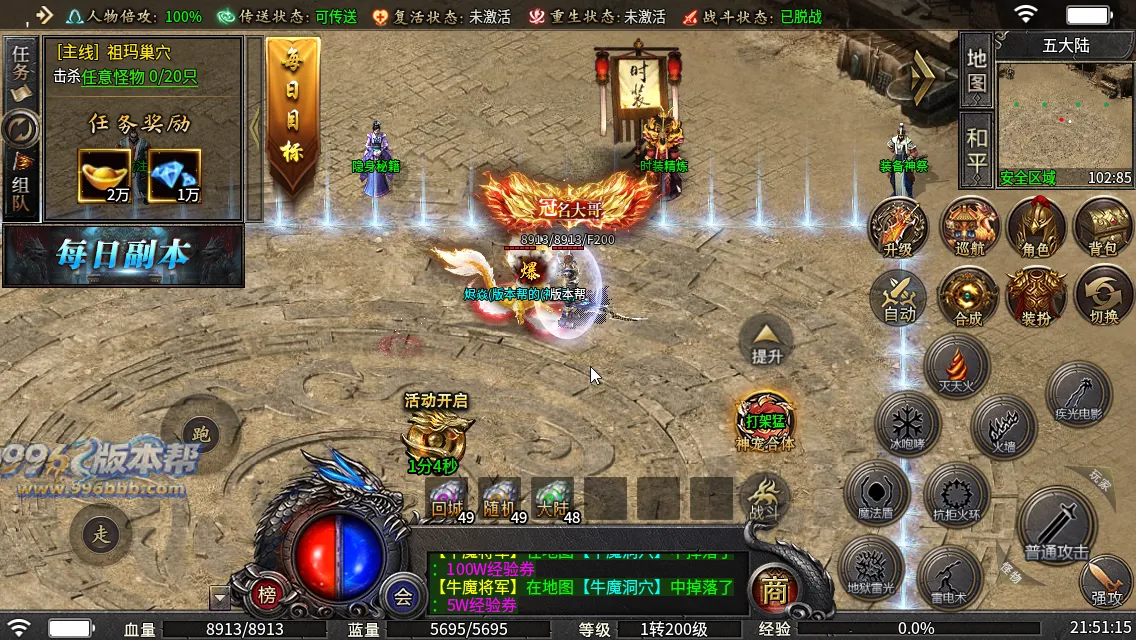Activate the 魔法盾 magic shield skill
The height and width of the screenshot is (640, 1136).
(x=876, y=494)
